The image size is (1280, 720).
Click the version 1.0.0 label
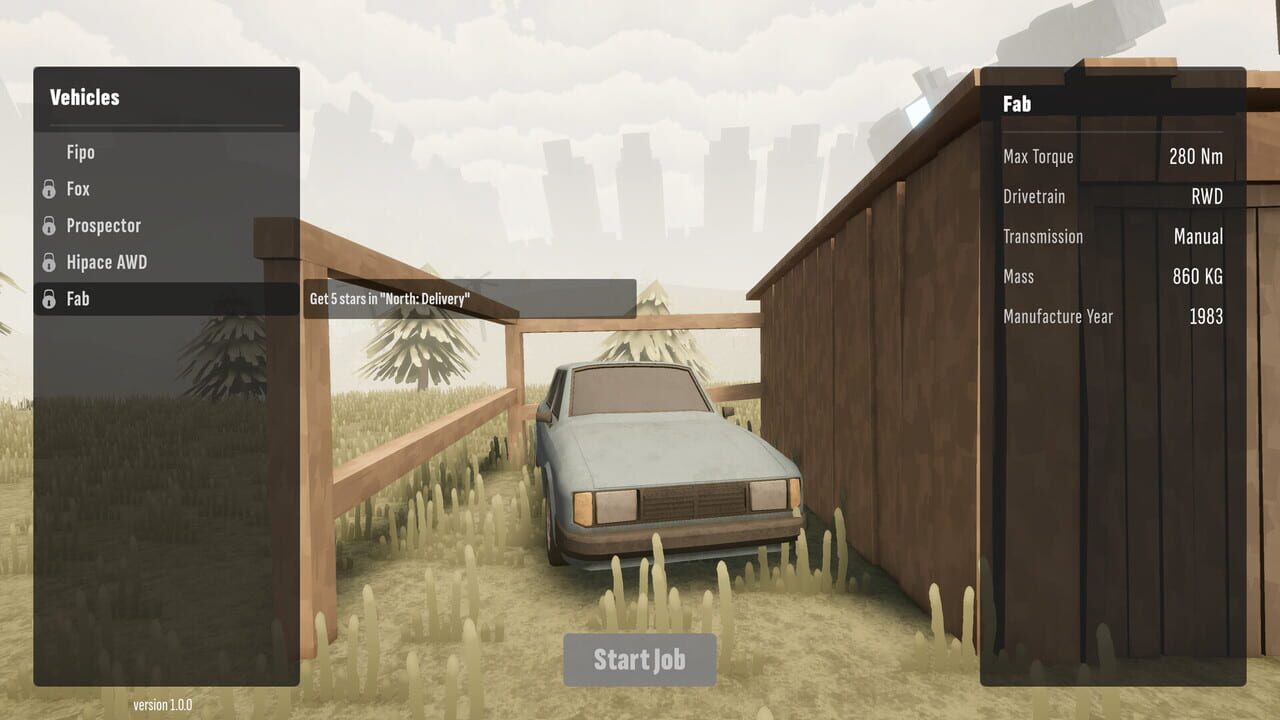pyautogui.click(x=162, y=704)
